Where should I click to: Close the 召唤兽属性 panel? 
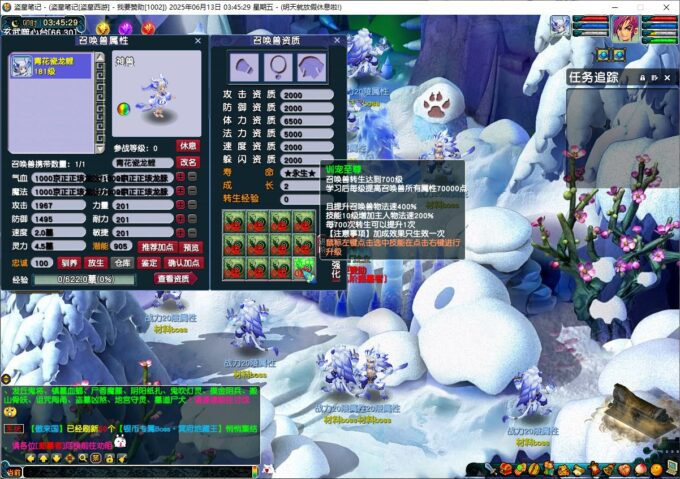pyautogui.click(x=198, y=42)
